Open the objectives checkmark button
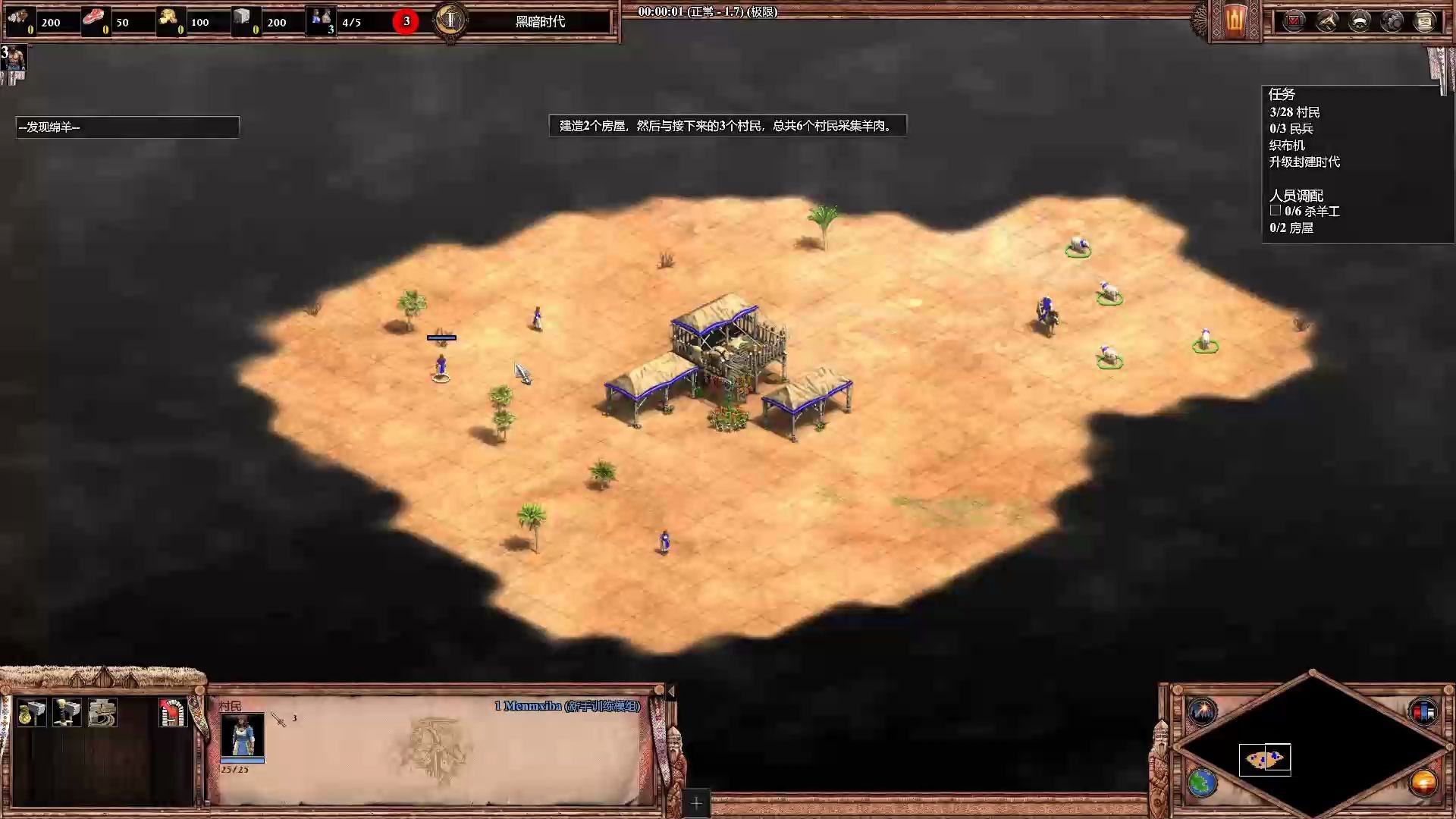Image resolution: width=1456 pixels, height=819 pixels. 1294,21
